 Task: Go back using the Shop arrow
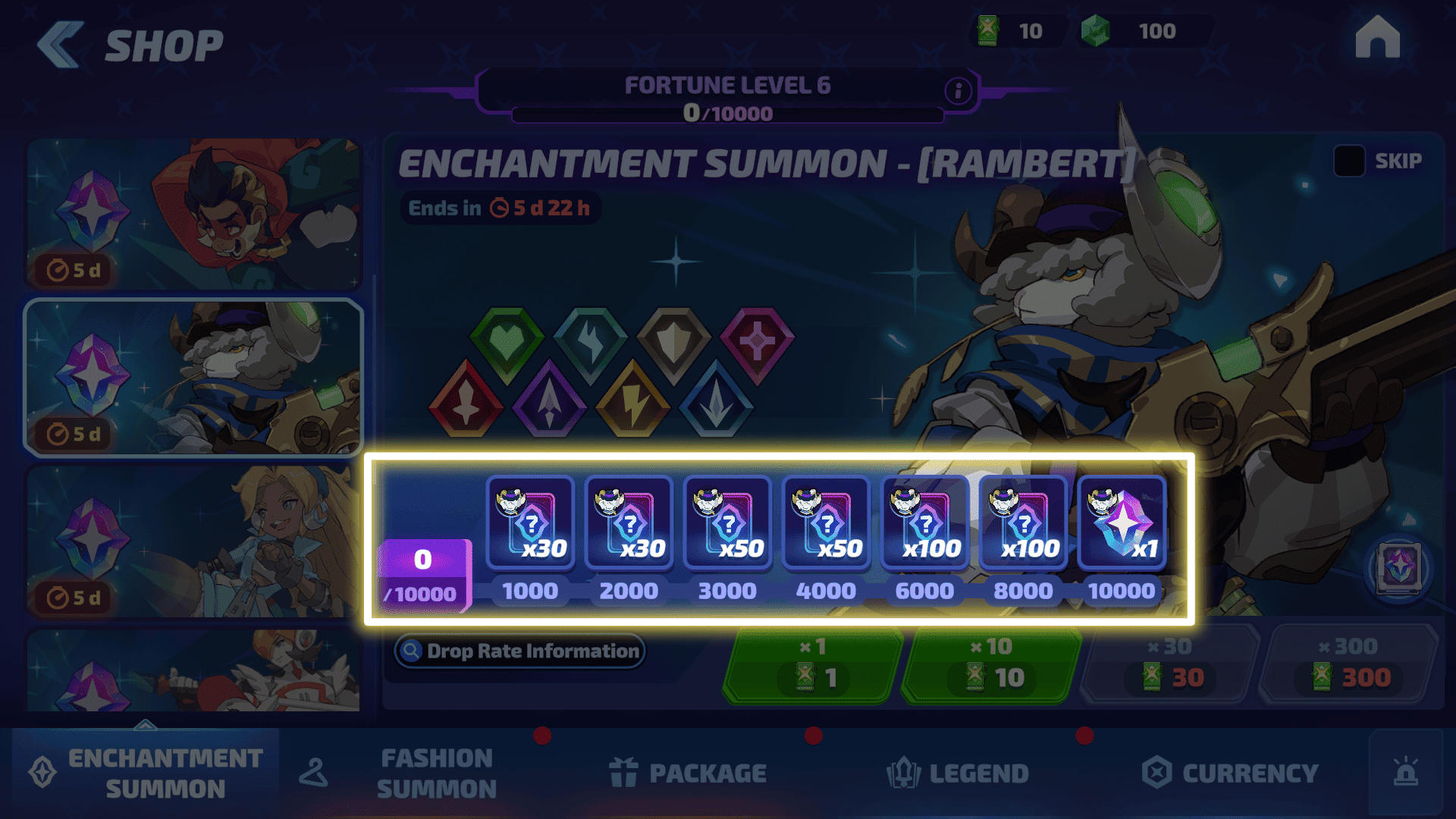pyautogui.click(x=61, y=45)
